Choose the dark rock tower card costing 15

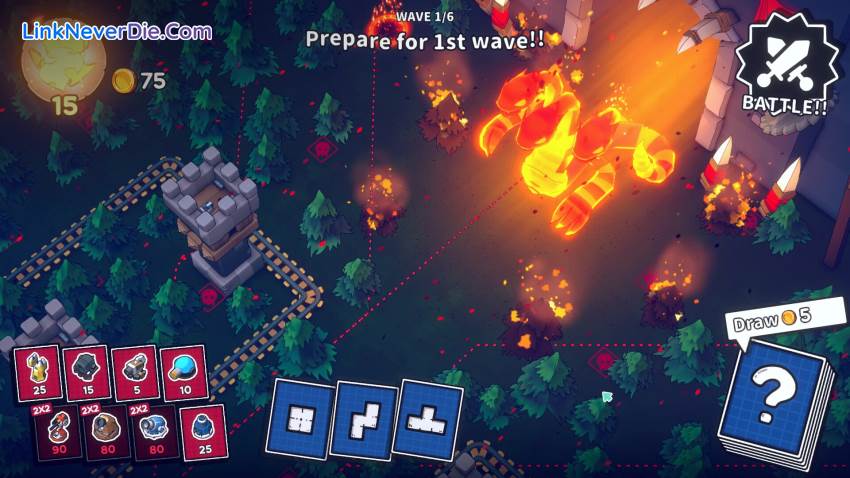tap(86, 373)
